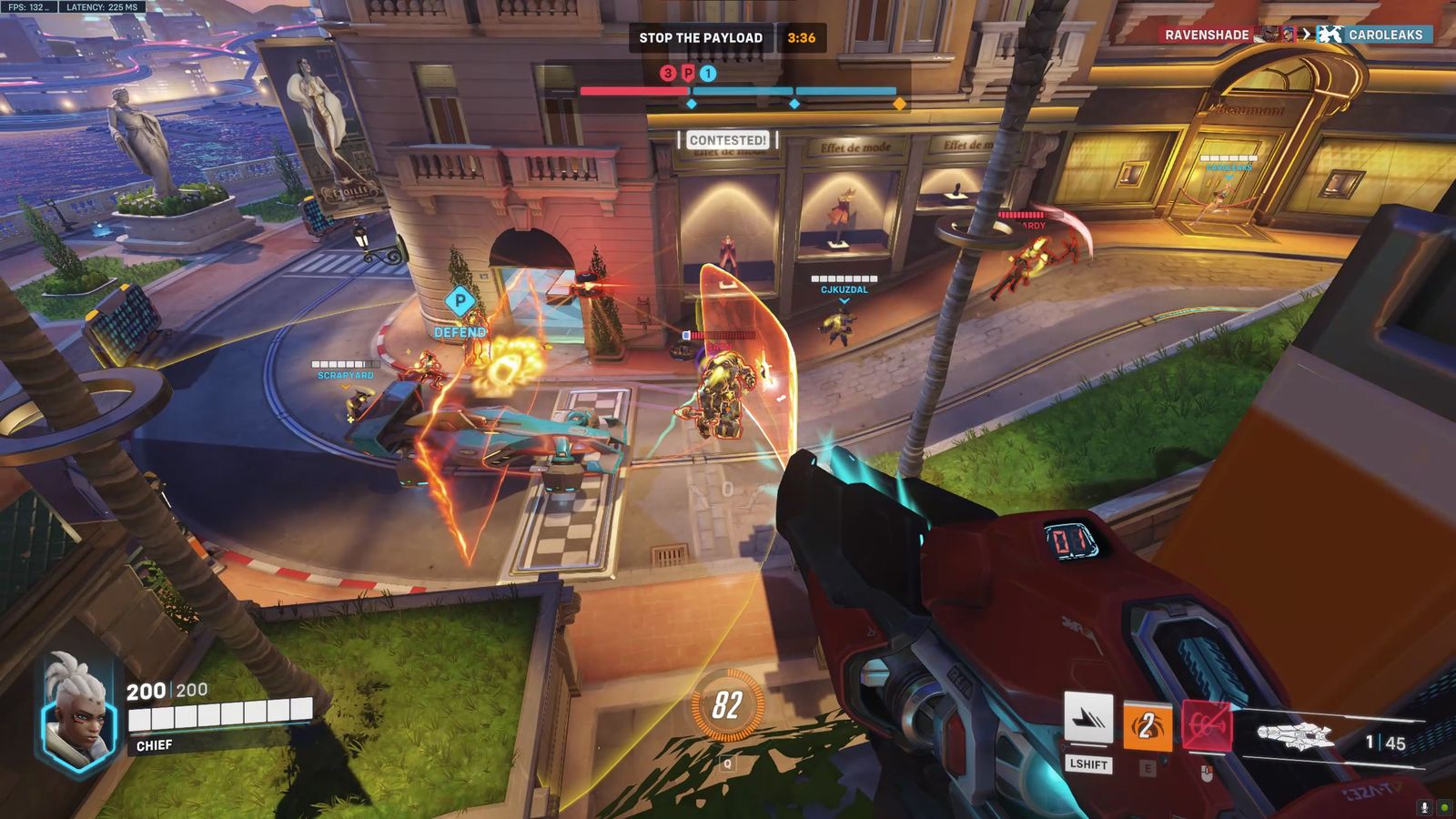The width and height of the screenshot is (1456, 819).
Task: Activate the Power Slide ability icon
Action: pyautogui.click(x=1088, y=719)
